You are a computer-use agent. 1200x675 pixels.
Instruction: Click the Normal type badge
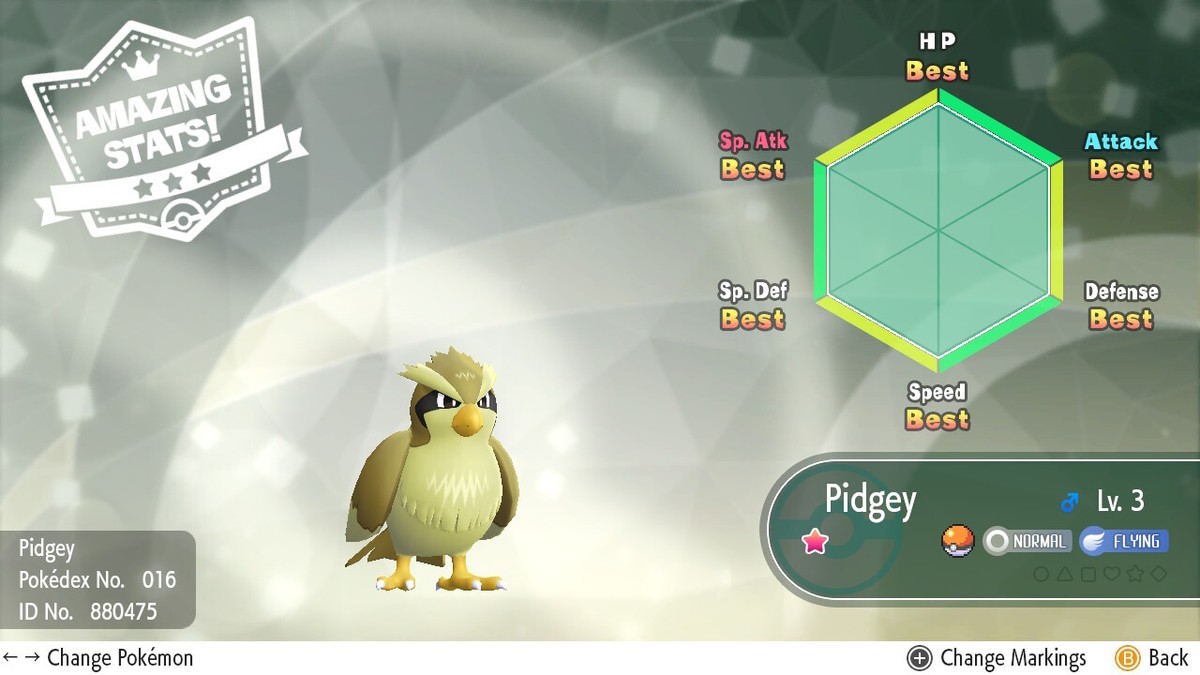[1028, 542]
